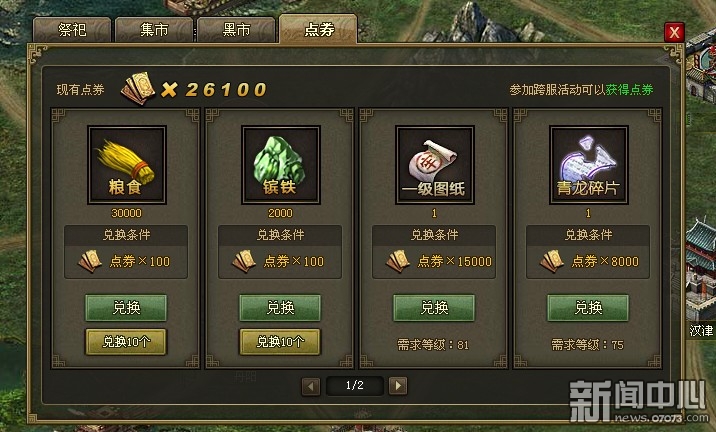
Task: Go to the next shop page
Action: click(398, 385)
